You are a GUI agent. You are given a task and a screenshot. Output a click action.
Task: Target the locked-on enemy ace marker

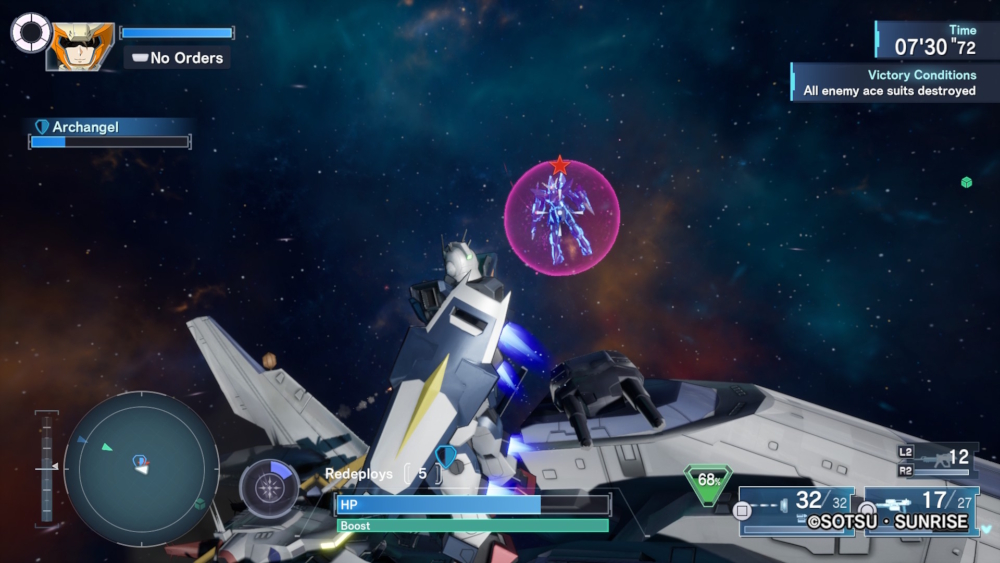(x=561, y=216)
